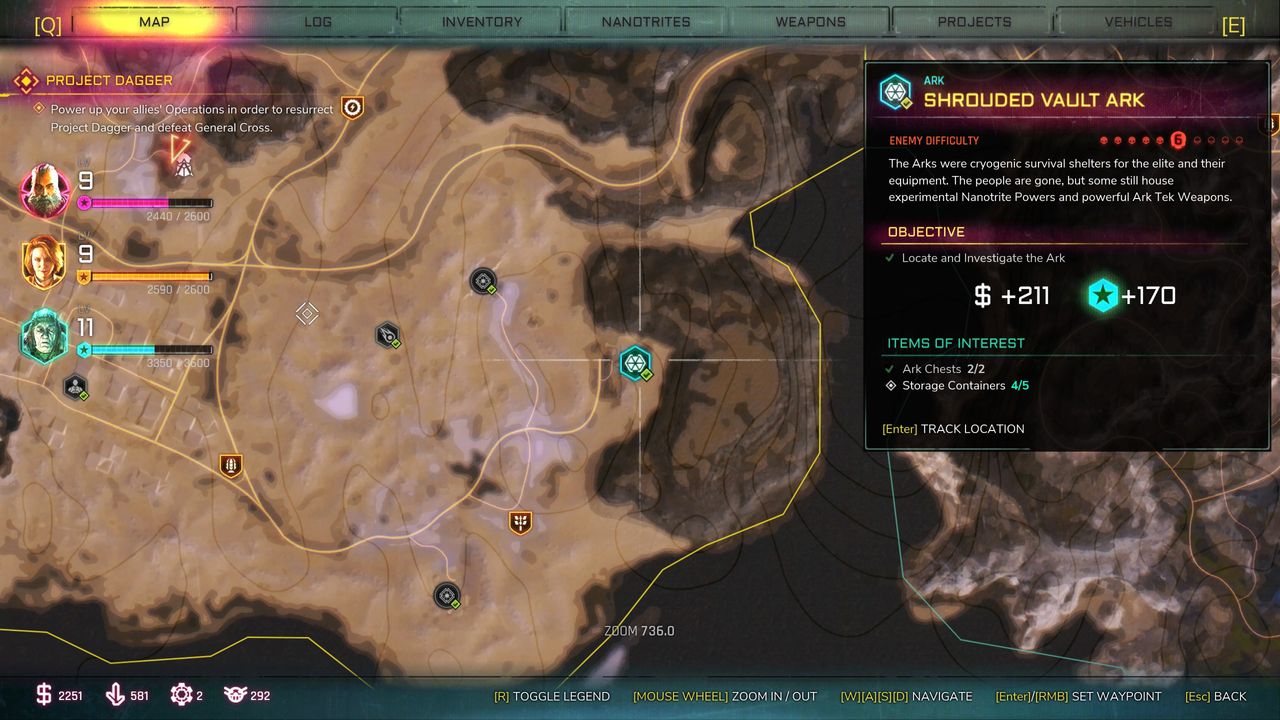
Task: Select the Nanotrites tab
Action: pos(646,21)
